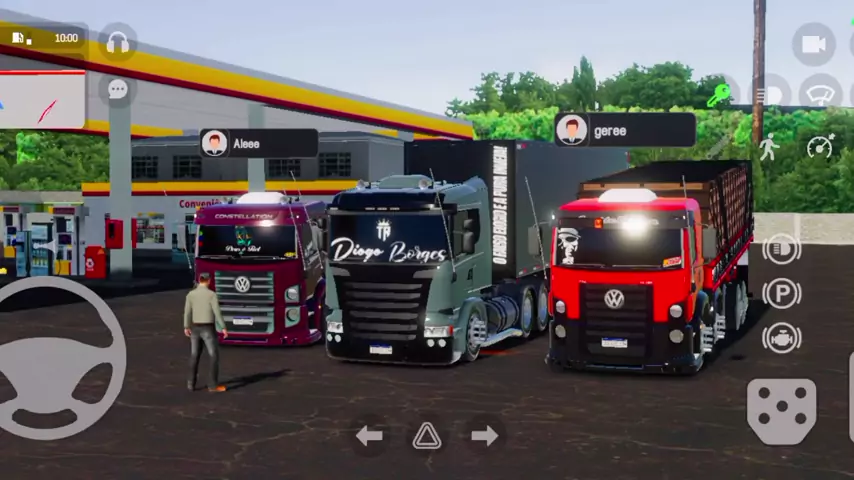The height and width of the screenshot is (480, 854).
Task: Turn on the left arrow signal
Action: coord(369,435)
